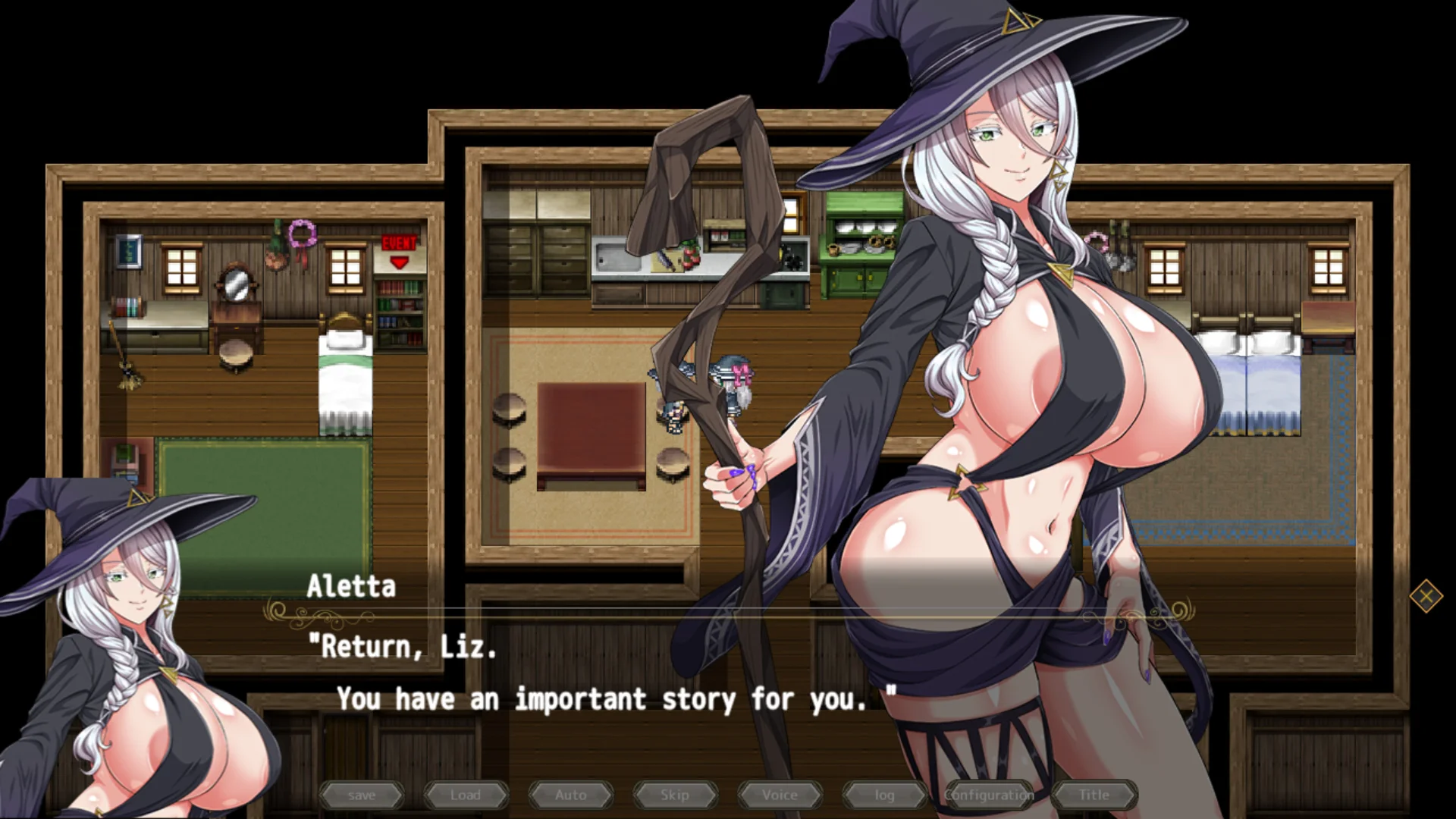Image resolution: width=1456 pixels, height=819 pixels.
Task: Open the Configuration settings
Action: pos(989,795)
